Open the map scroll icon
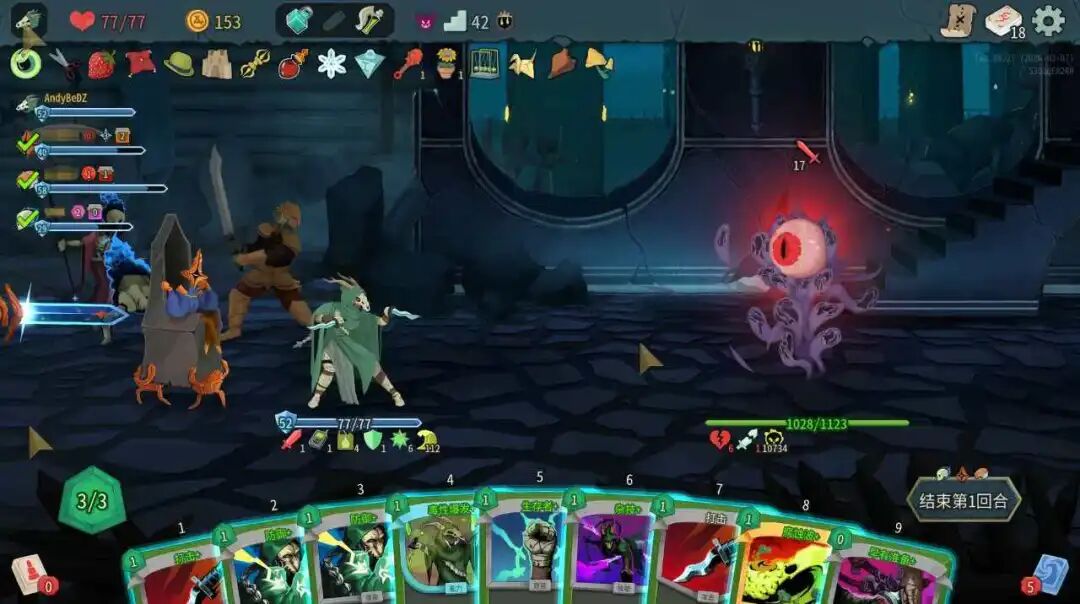1080x604 pixels. pos(958,21)
